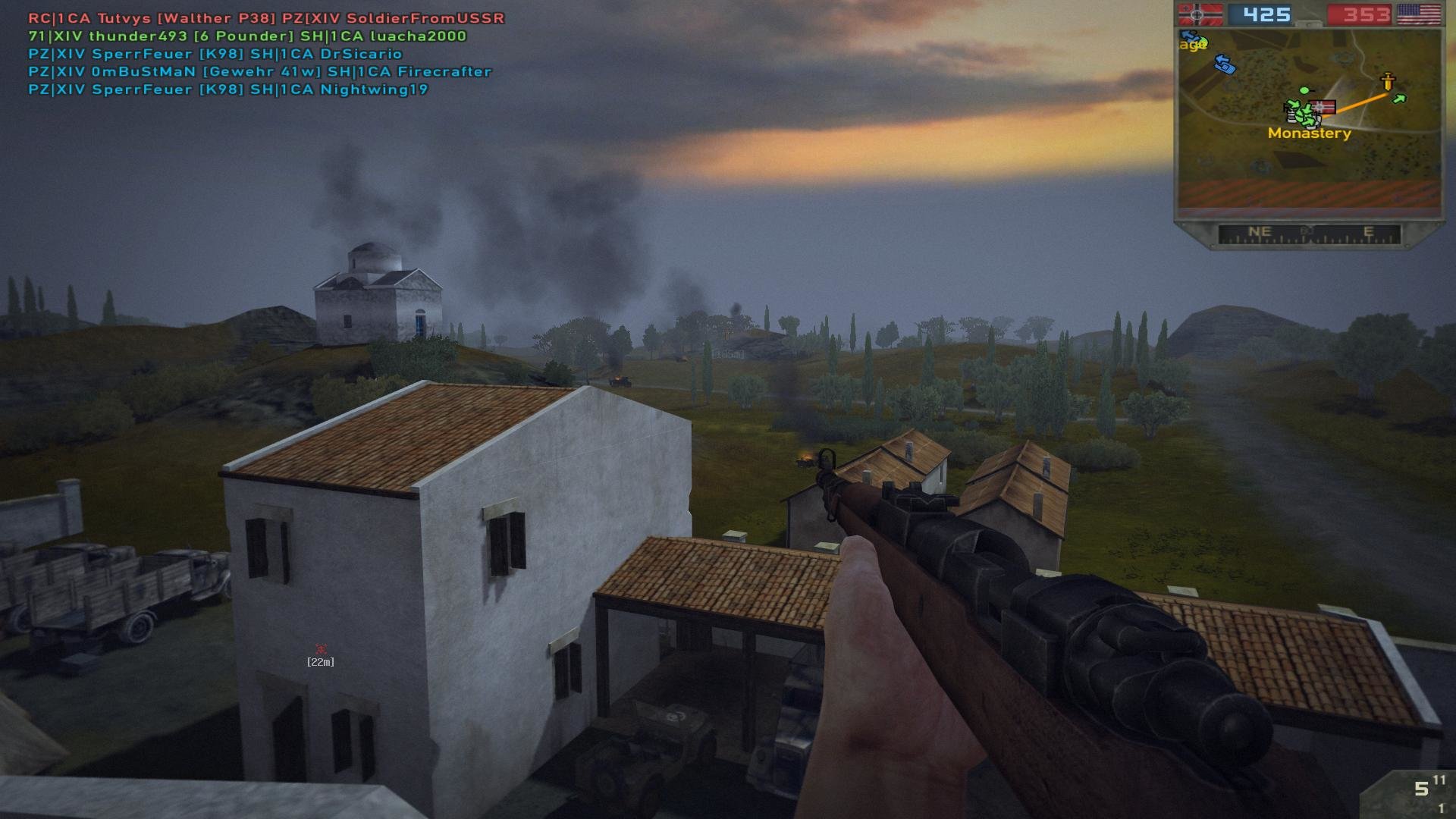Select the 0mBuStMaN Gewehr 41w kill feed entry
The height and width of the screenshot is (819, 1456).
click(x=260, y=71)
